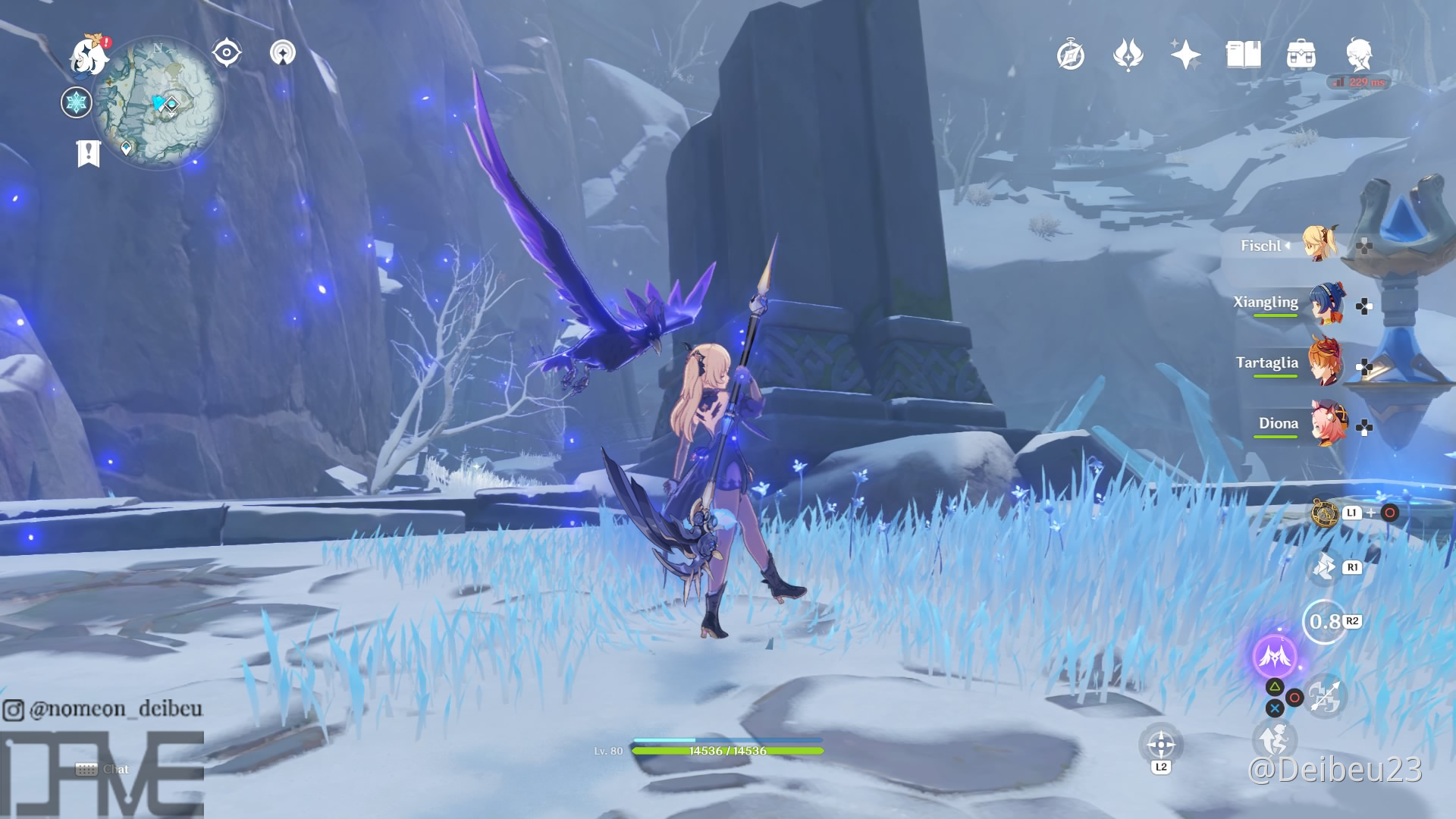Open the Battle Pass wings icon

point(1129,55)
